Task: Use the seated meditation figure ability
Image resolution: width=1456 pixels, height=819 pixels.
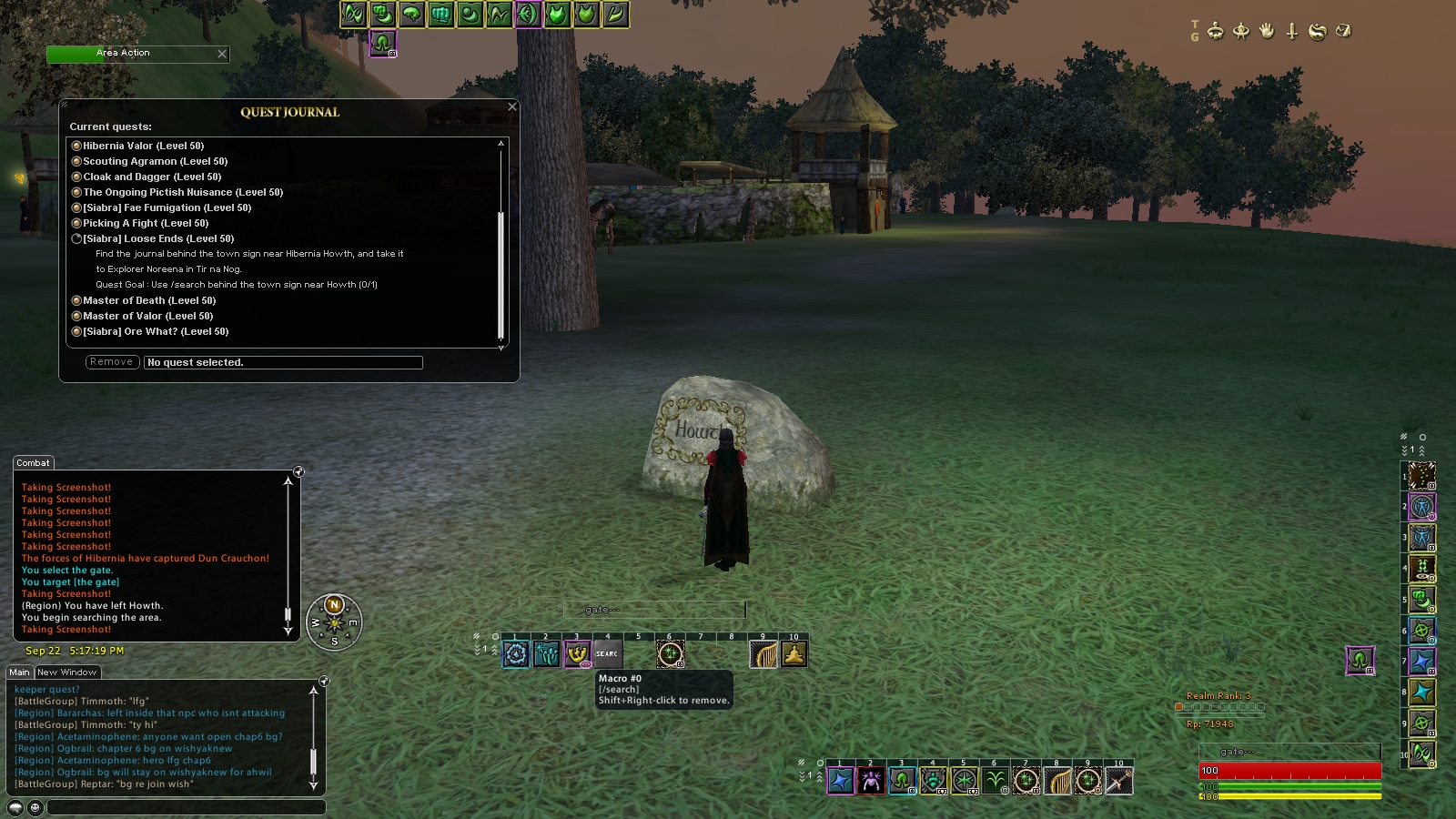Action: (794, 653)
